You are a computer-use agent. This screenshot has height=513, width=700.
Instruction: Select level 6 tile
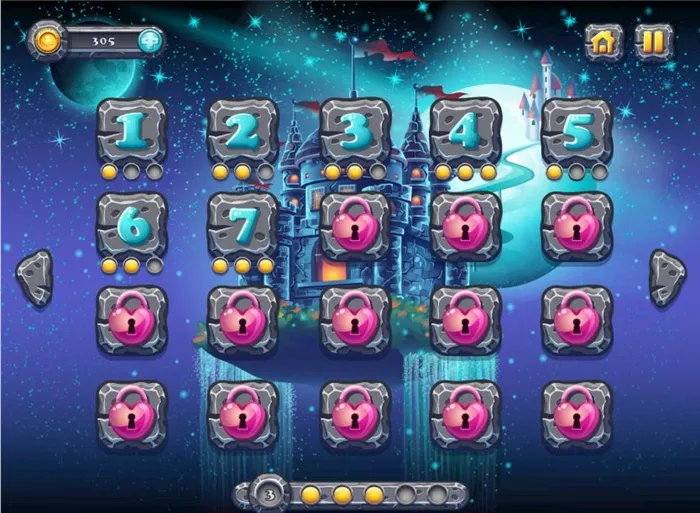click(131, 225)
